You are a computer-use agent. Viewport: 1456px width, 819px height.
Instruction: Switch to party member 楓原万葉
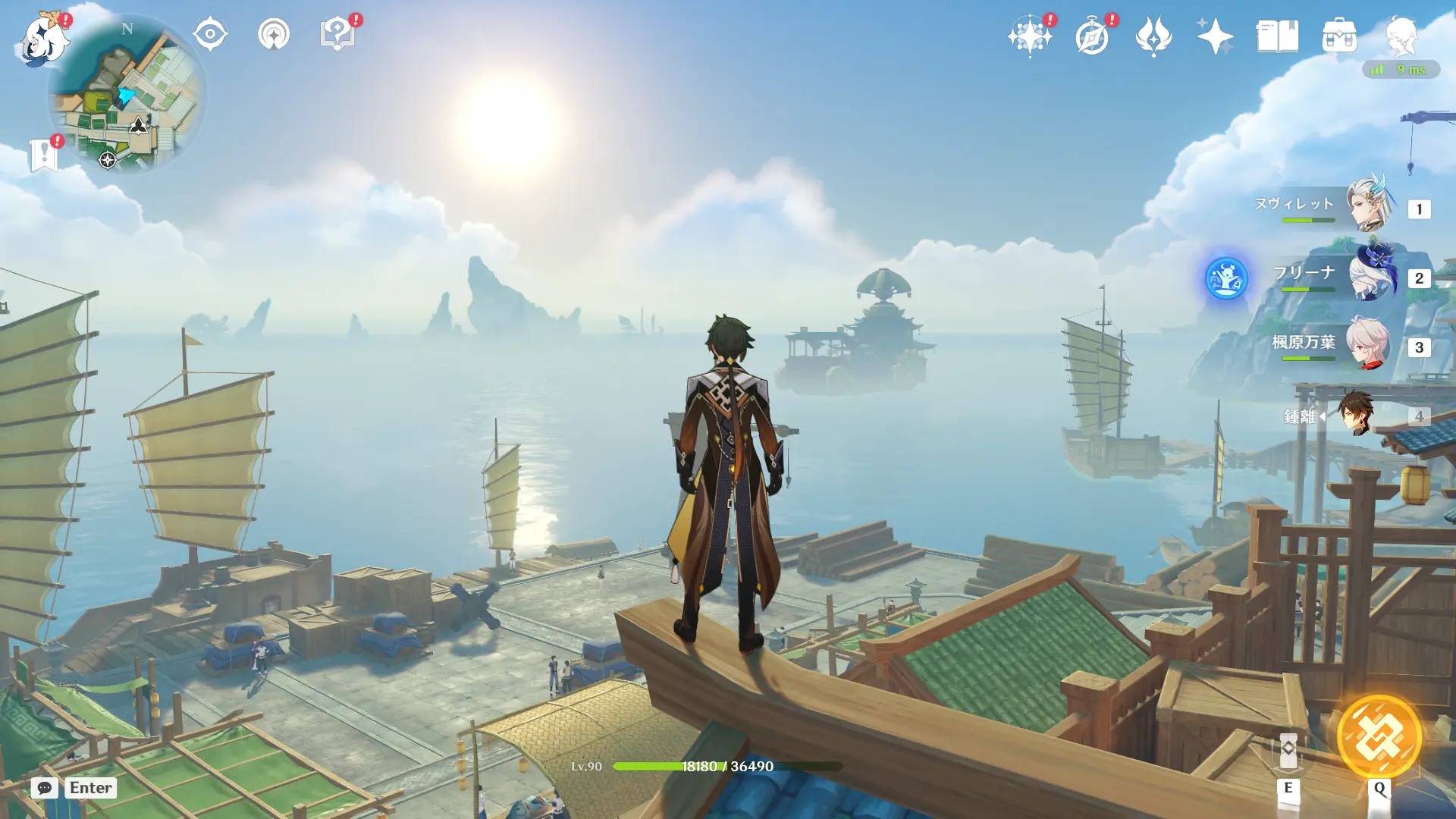tap(1369, 344)
